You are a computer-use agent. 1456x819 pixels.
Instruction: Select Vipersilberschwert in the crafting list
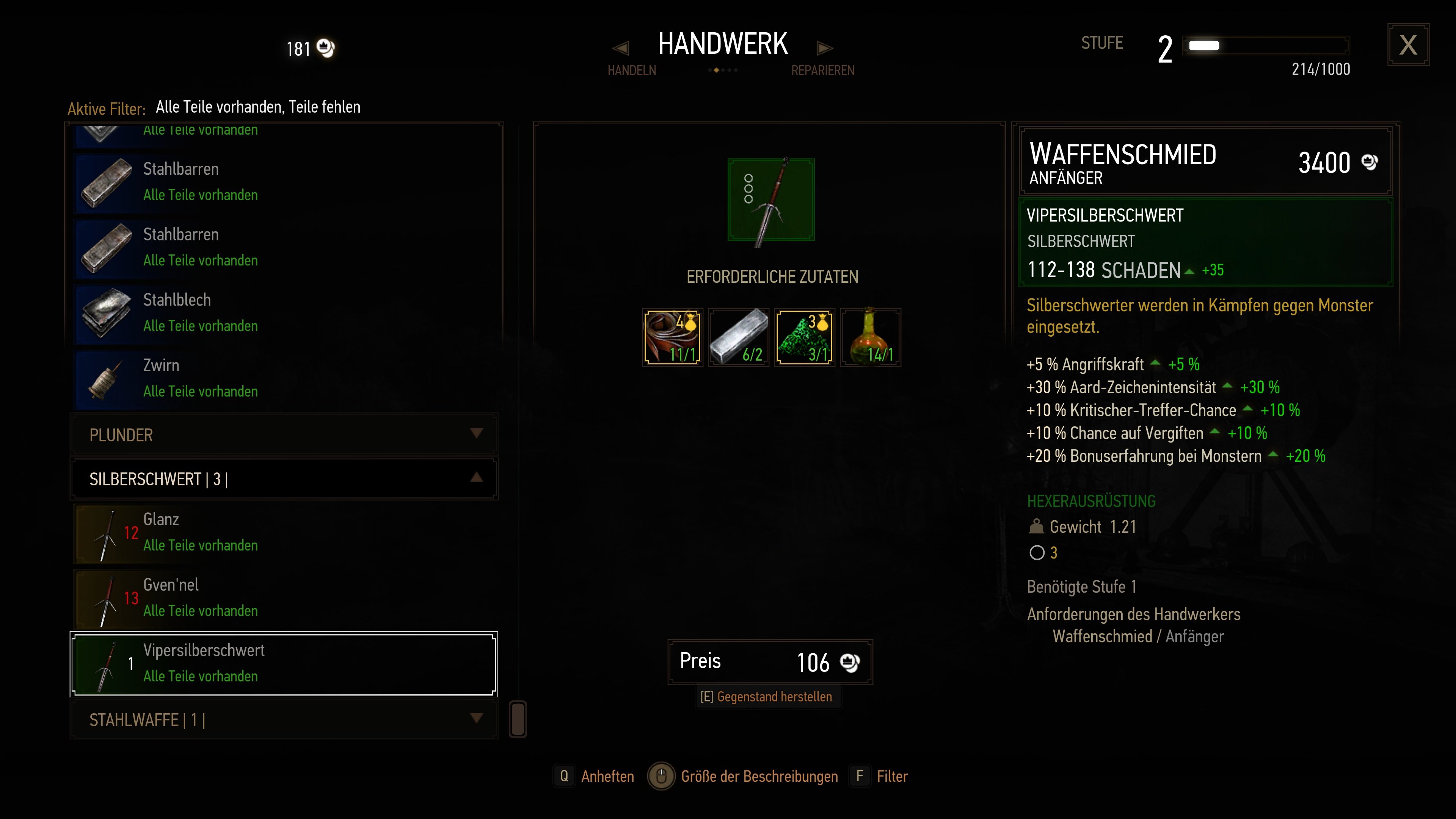tap(282, 664)
